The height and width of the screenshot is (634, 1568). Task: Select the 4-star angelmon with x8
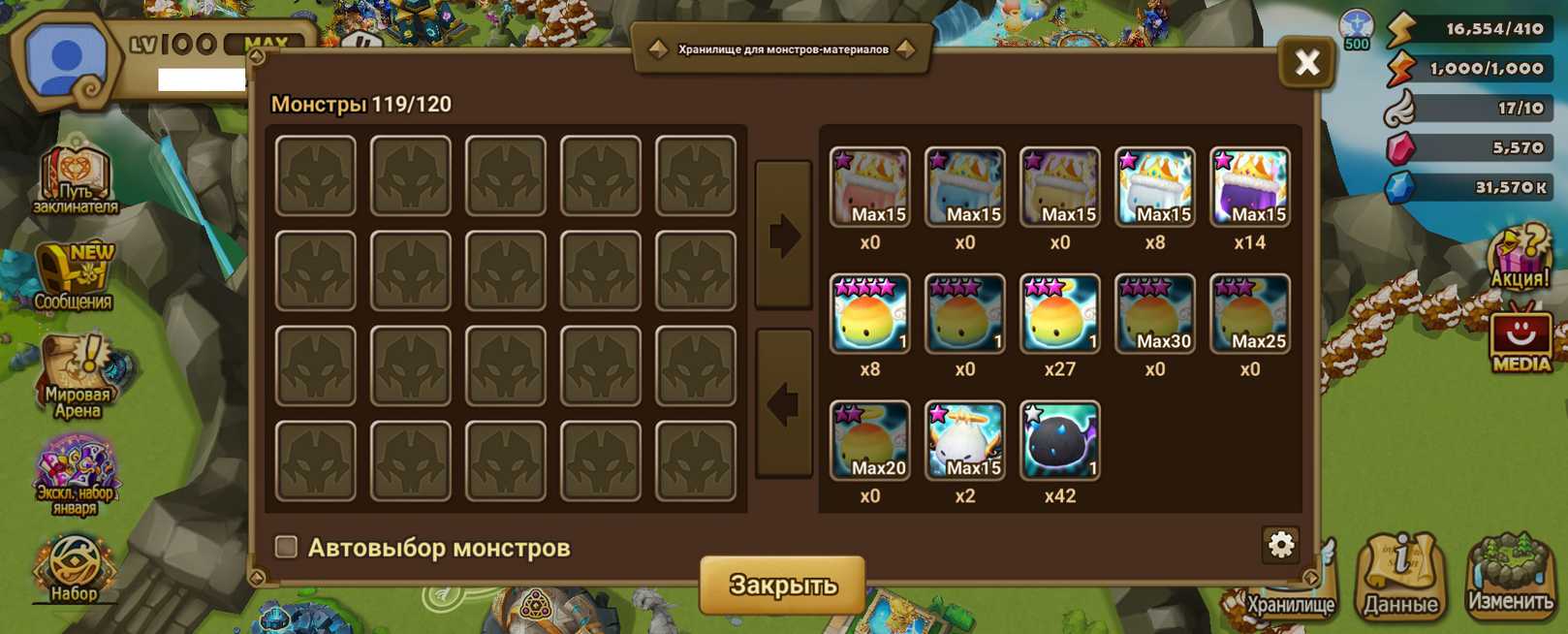(x=869, y=313)
